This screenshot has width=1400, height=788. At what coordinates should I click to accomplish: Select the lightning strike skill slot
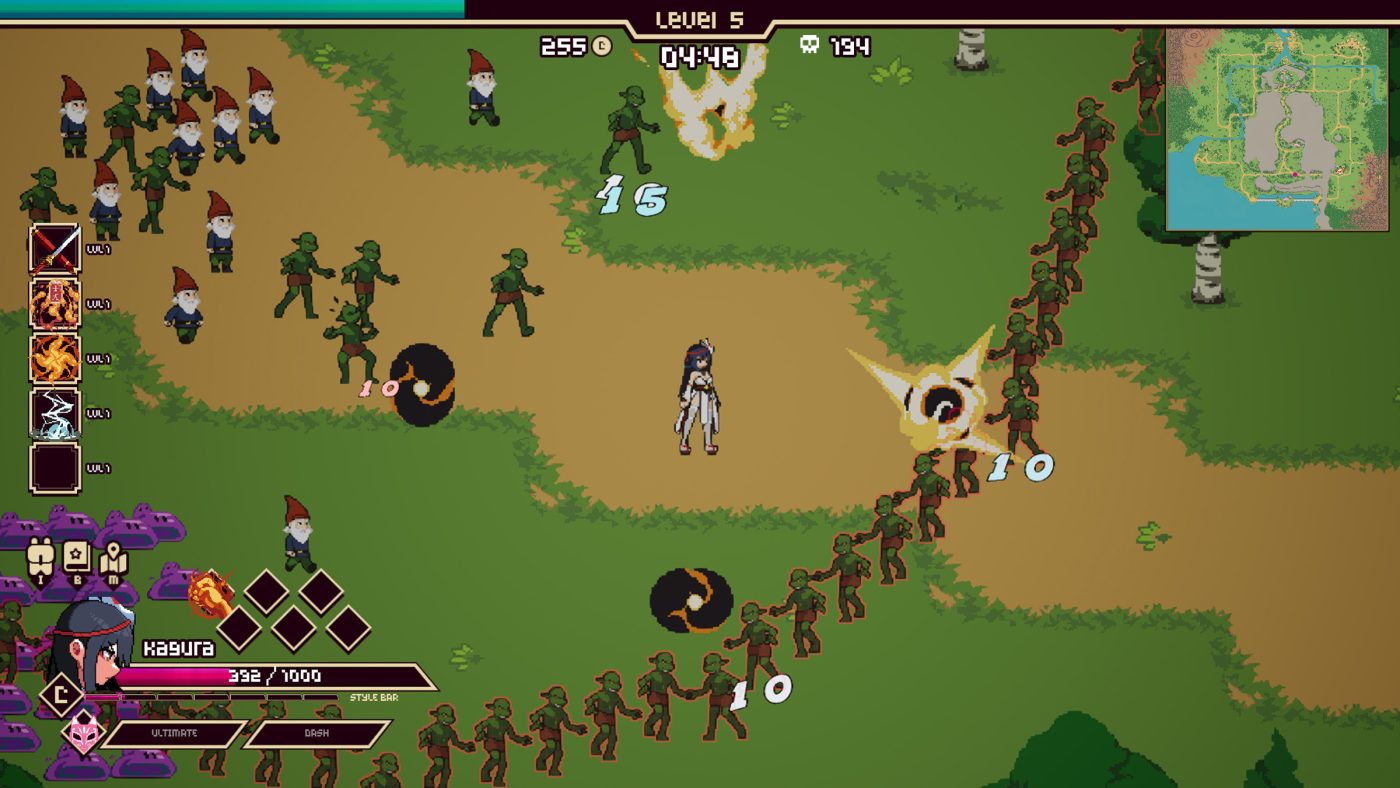tap(55, 414)
